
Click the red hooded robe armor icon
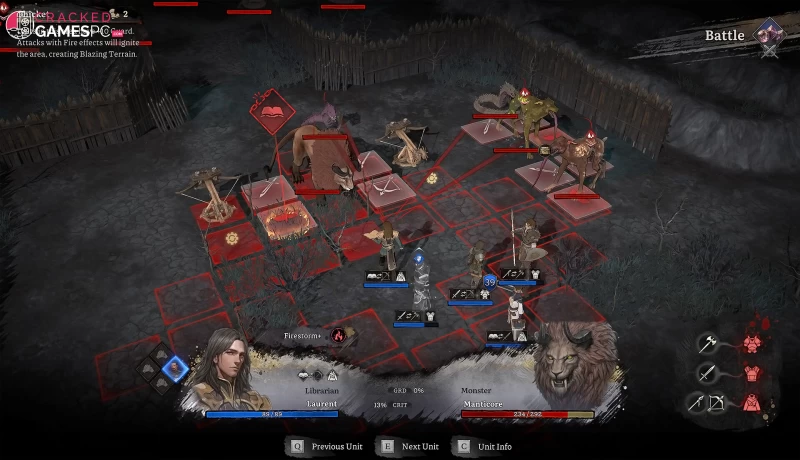coord(751,404)
